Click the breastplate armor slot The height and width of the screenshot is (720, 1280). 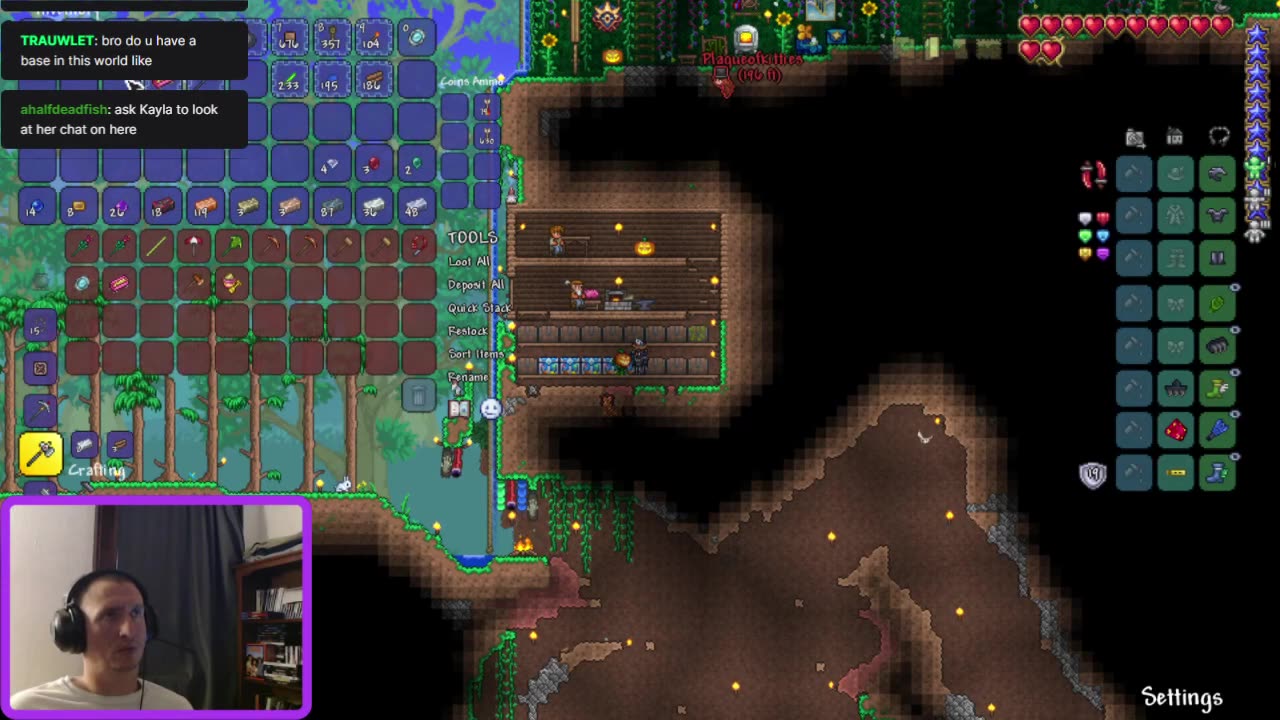(x=1217, y=216)
